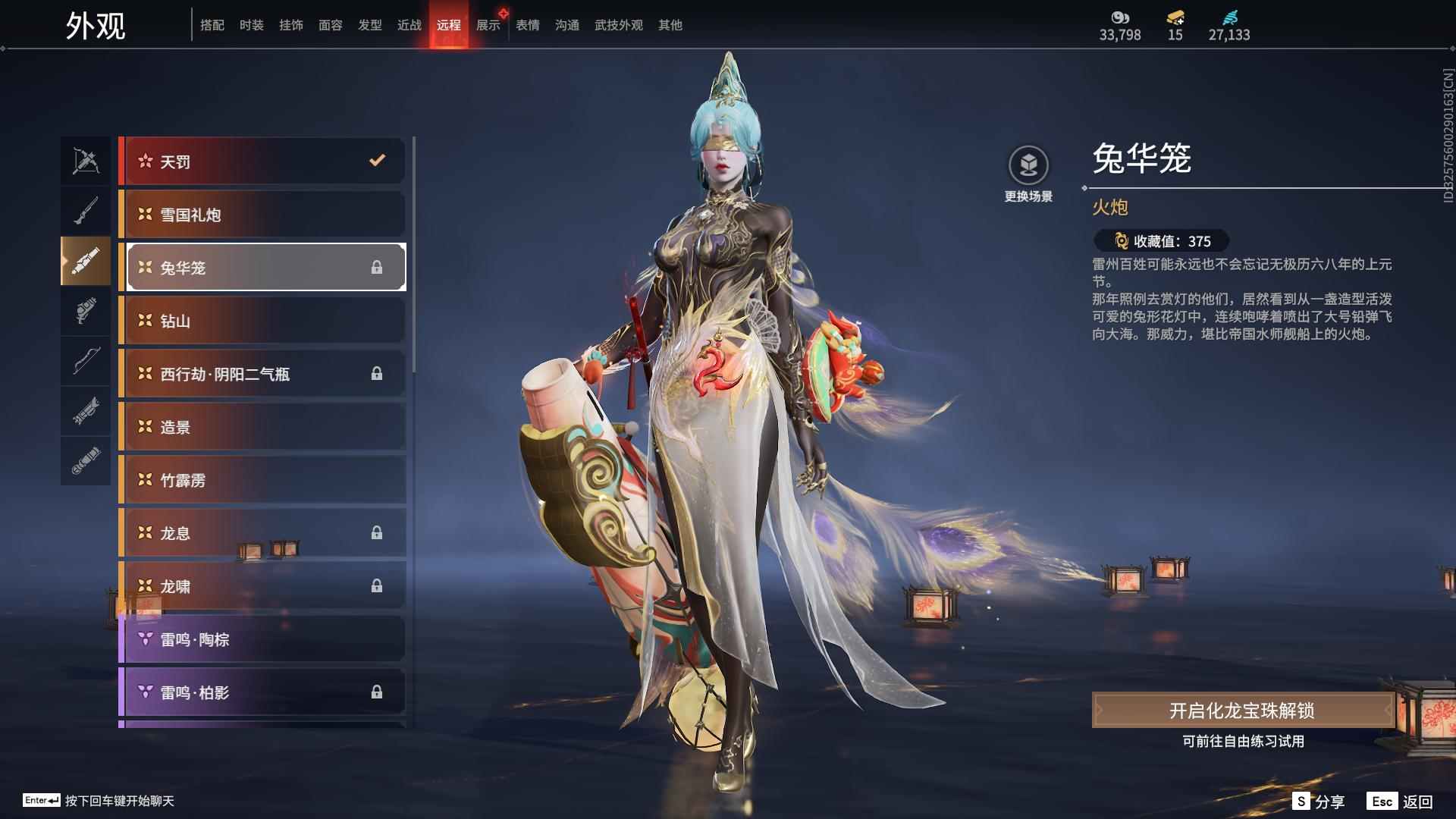
Task: Click the 分享 share button
Action: coord(1319,801)
